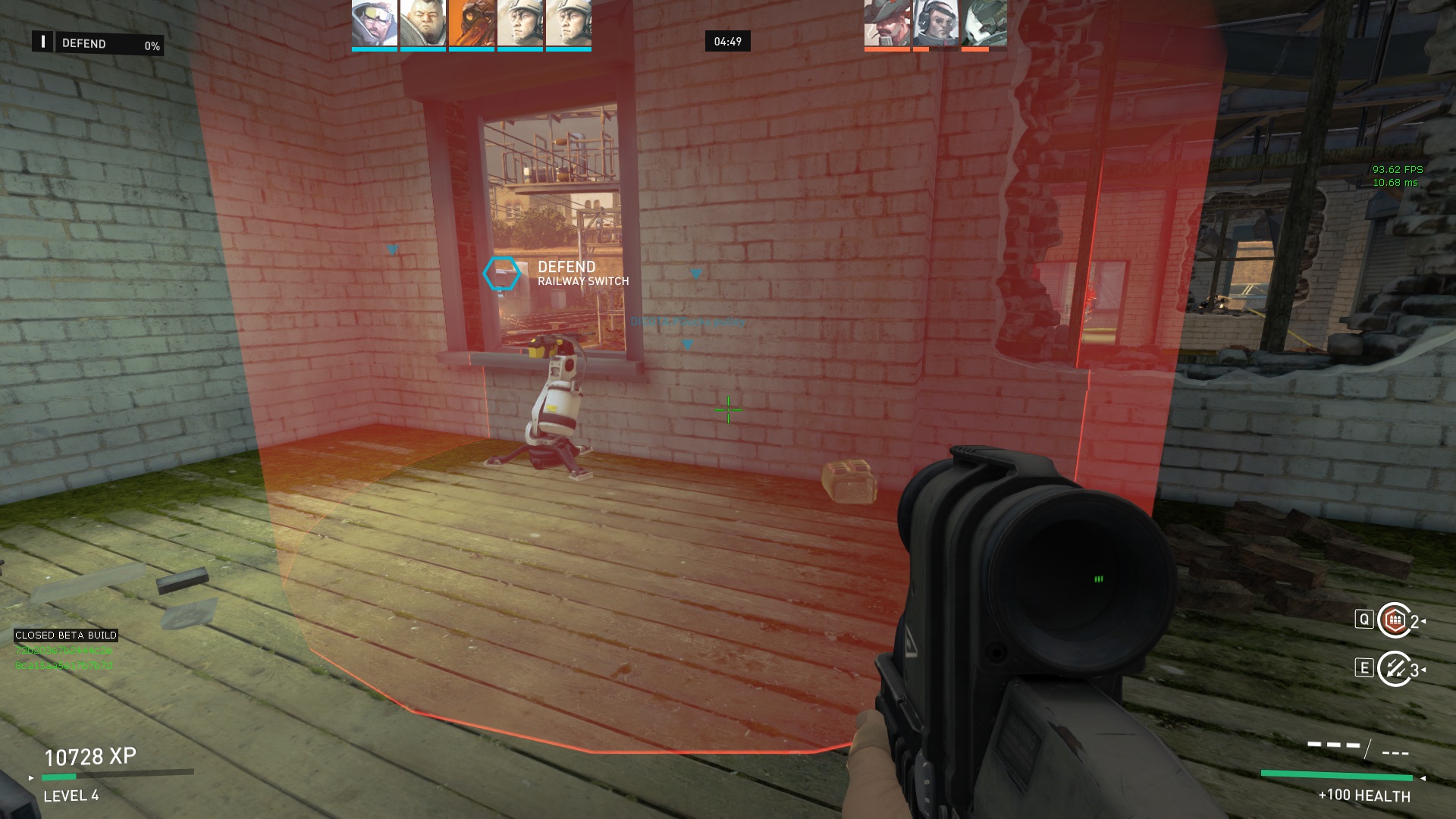Pick the orange gas-mask teammate portrait

pos(472,23)
